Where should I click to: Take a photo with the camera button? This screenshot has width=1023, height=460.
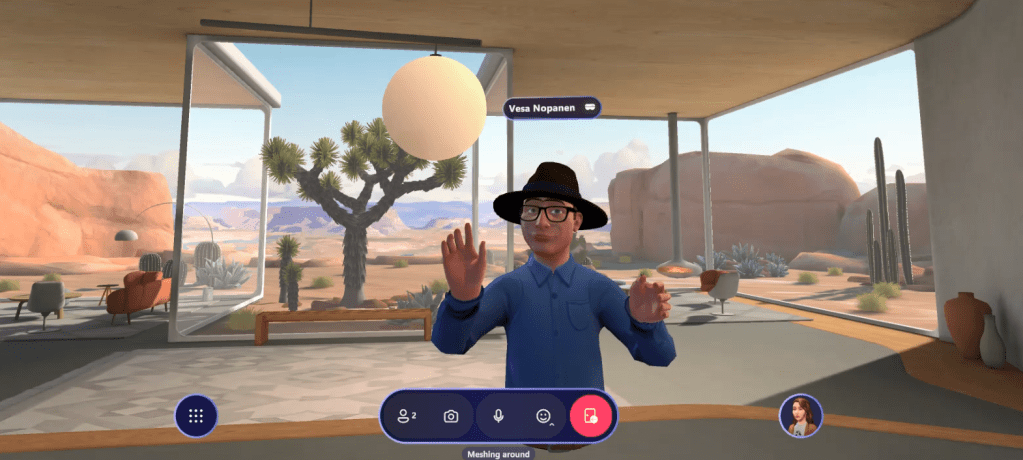[x=451, y=416]
